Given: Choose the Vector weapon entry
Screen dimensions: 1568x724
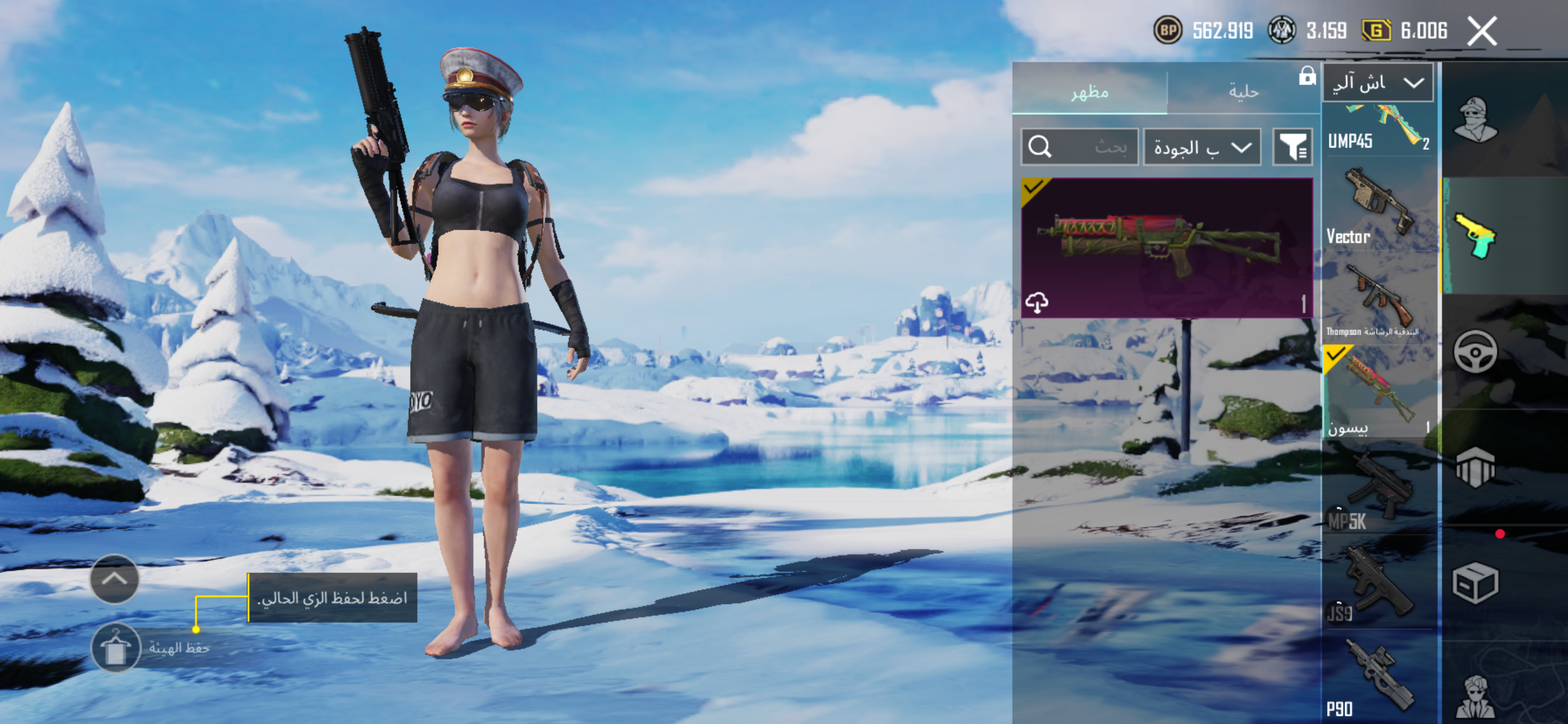Looking at the screenshot, I should pos(1378,205).
